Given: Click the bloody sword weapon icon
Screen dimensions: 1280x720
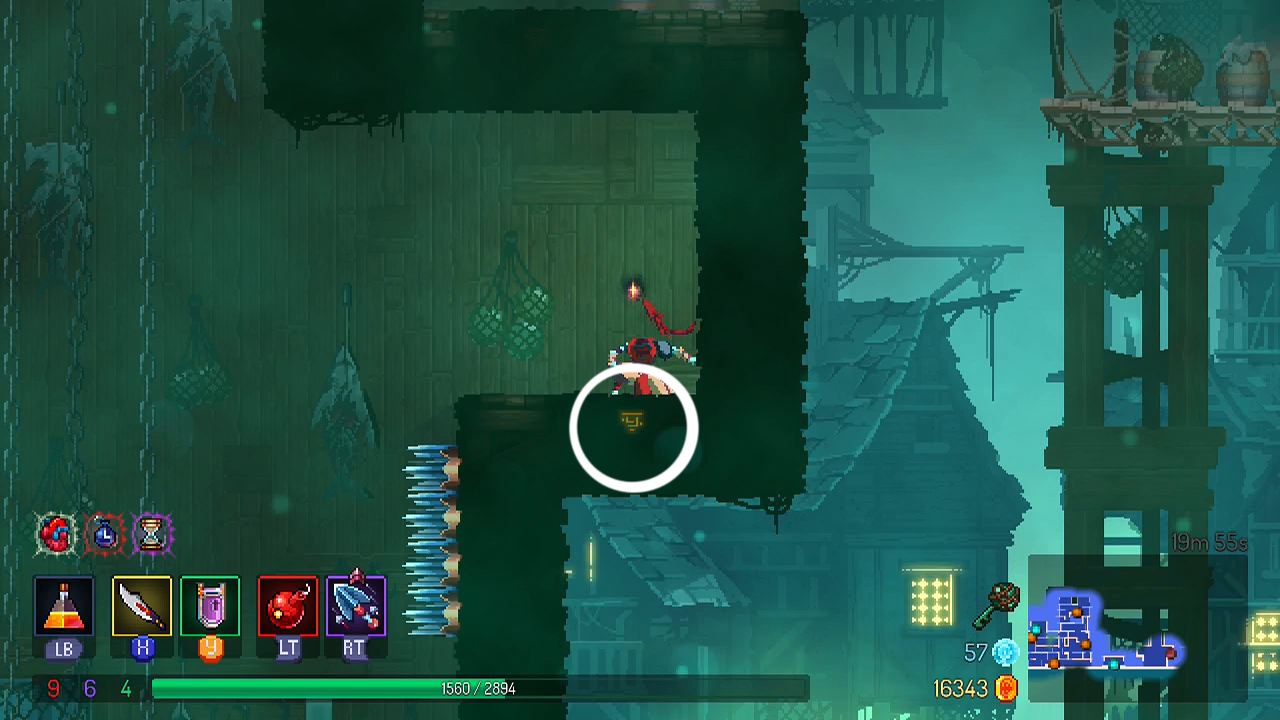Looking at the screenshot, I should click(142, 605).
